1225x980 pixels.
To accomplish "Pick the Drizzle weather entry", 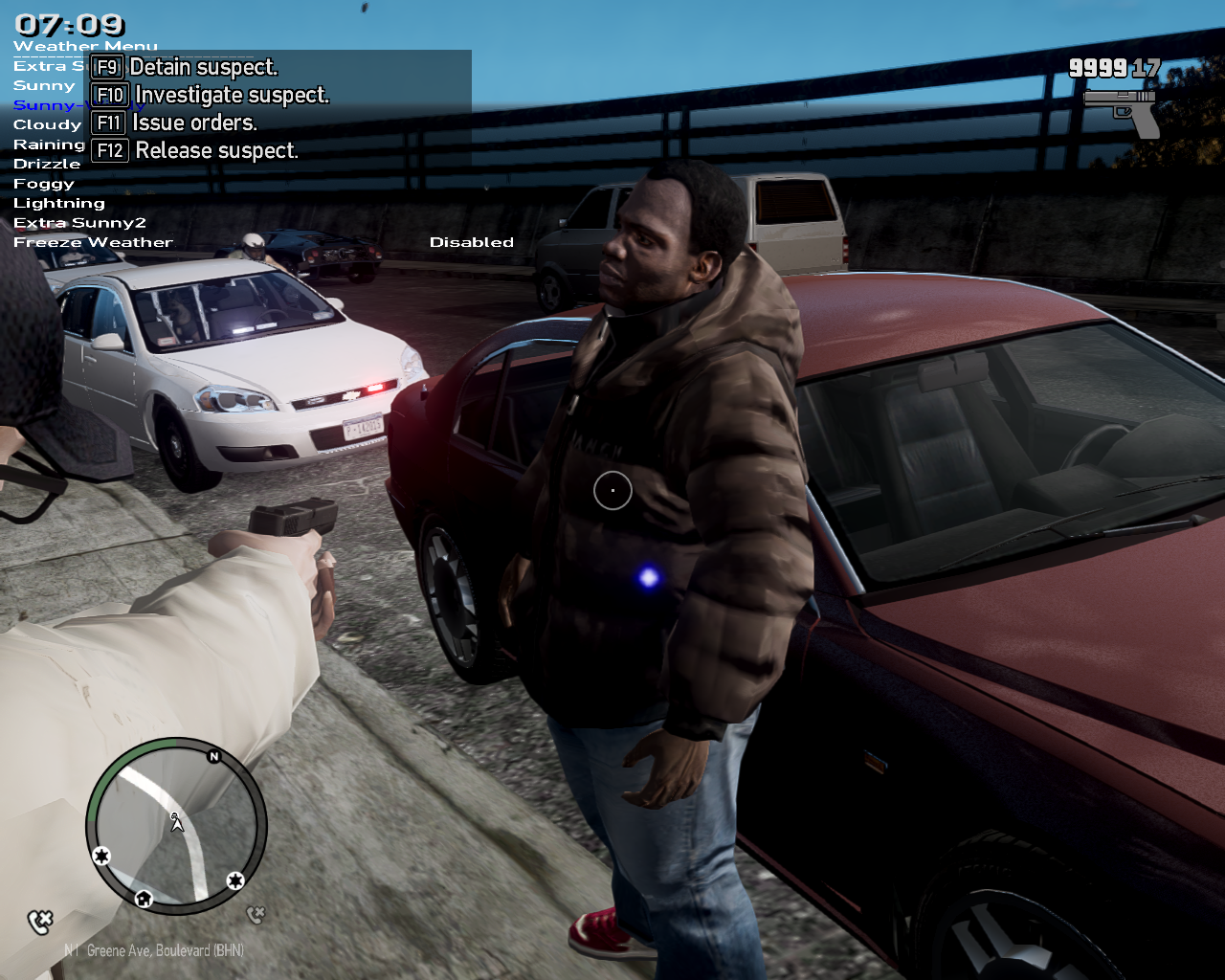I will 47,165.
